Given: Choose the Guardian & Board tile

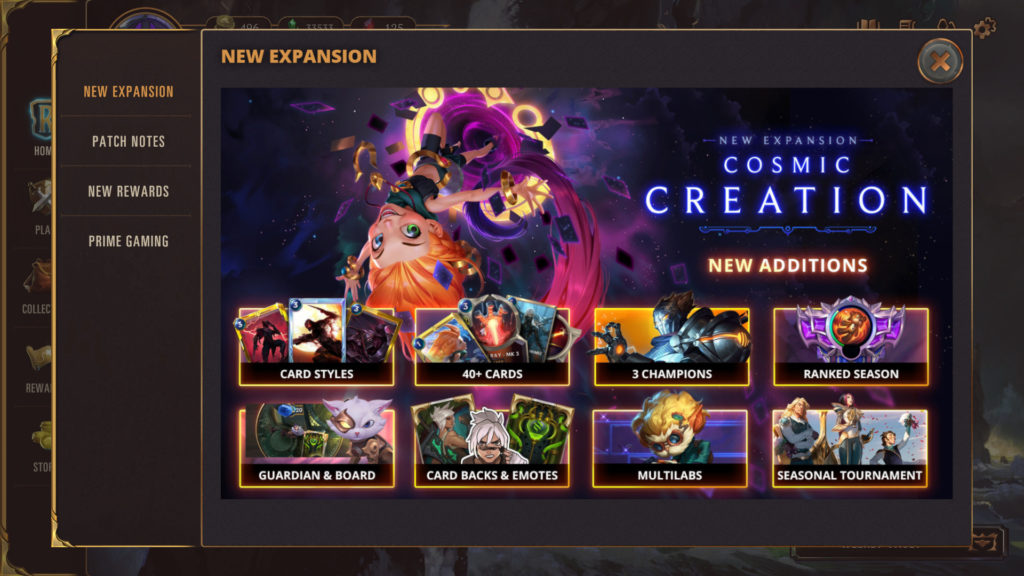Looking at the screenshot, I should [x=316, y=447].
